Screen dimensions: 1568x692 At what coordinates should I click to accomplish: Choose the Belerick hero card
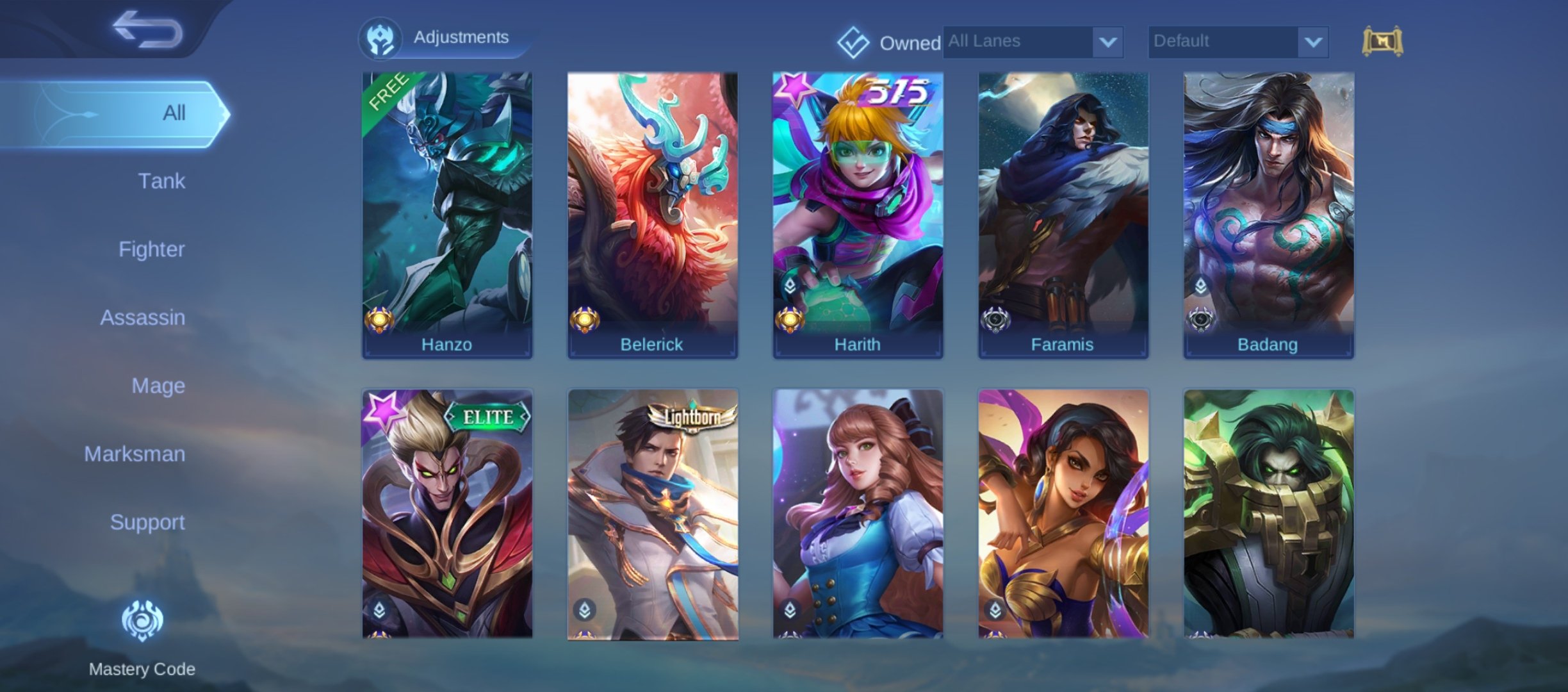652,215
